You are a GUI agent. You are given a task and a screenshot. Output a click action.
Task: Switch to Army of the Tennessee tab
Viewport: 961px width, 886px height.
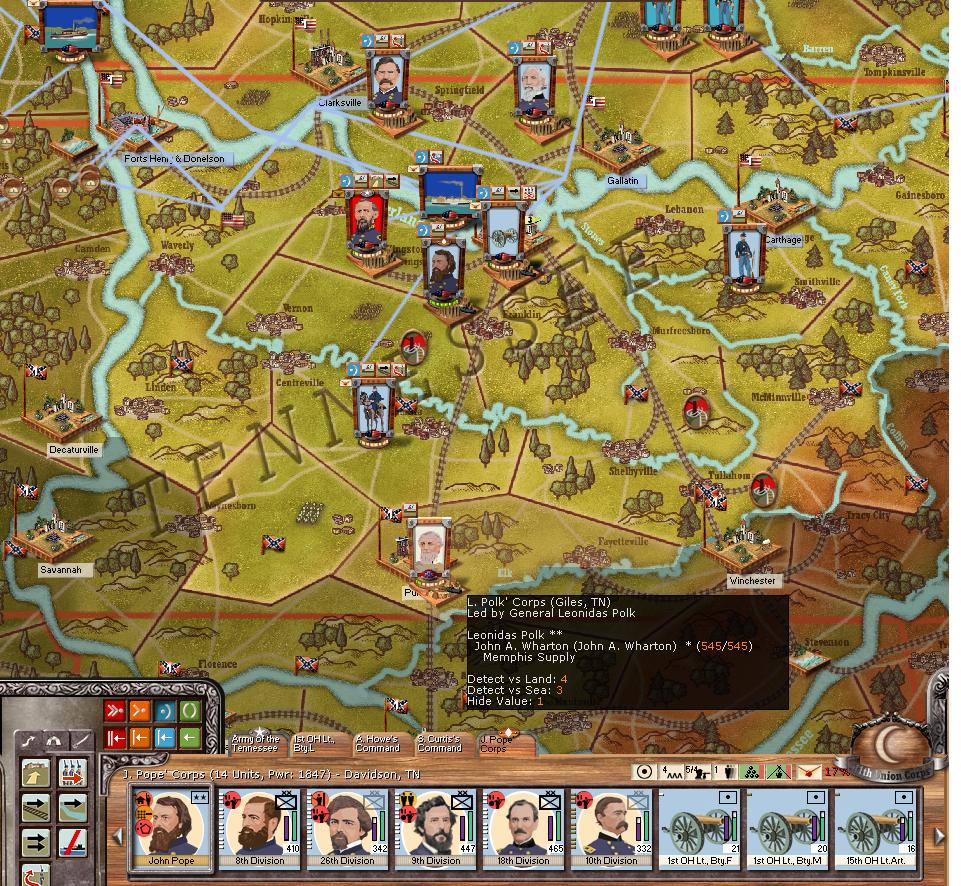click(x=255, y=743)
